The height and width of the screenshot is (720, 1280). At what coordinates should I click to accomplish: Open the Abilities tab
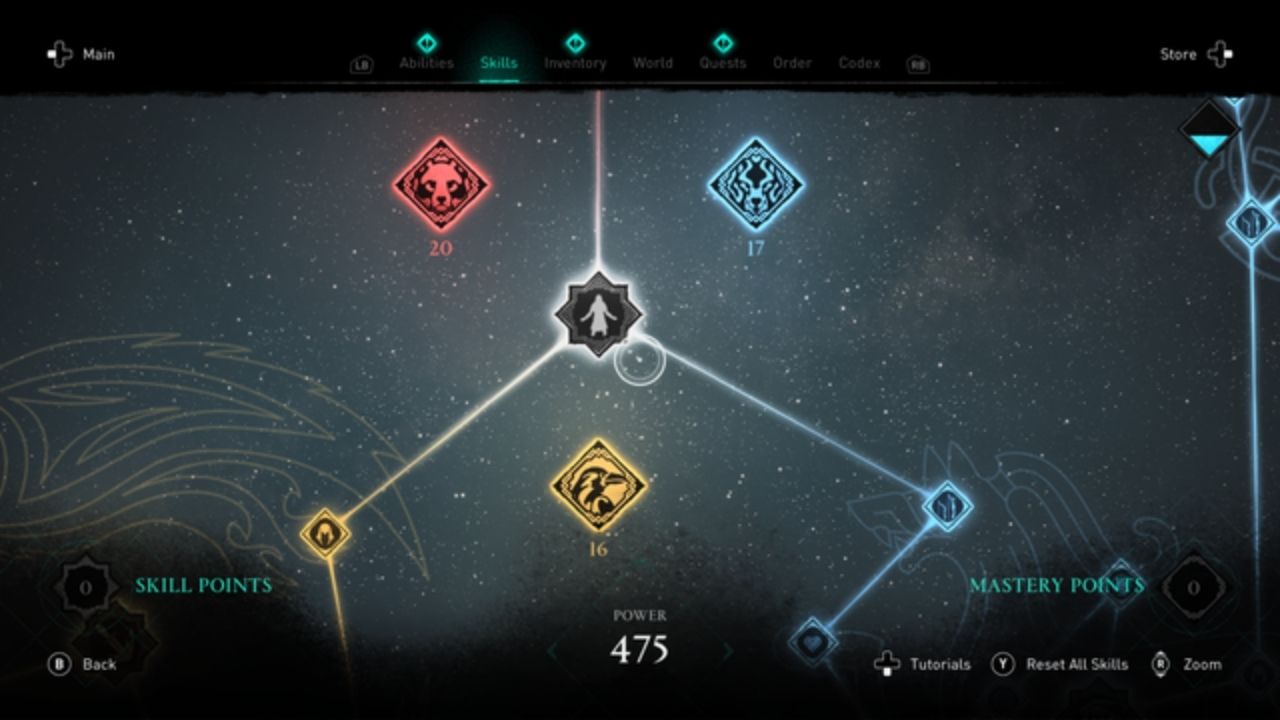pyautogui.click(x=426, y=62)
